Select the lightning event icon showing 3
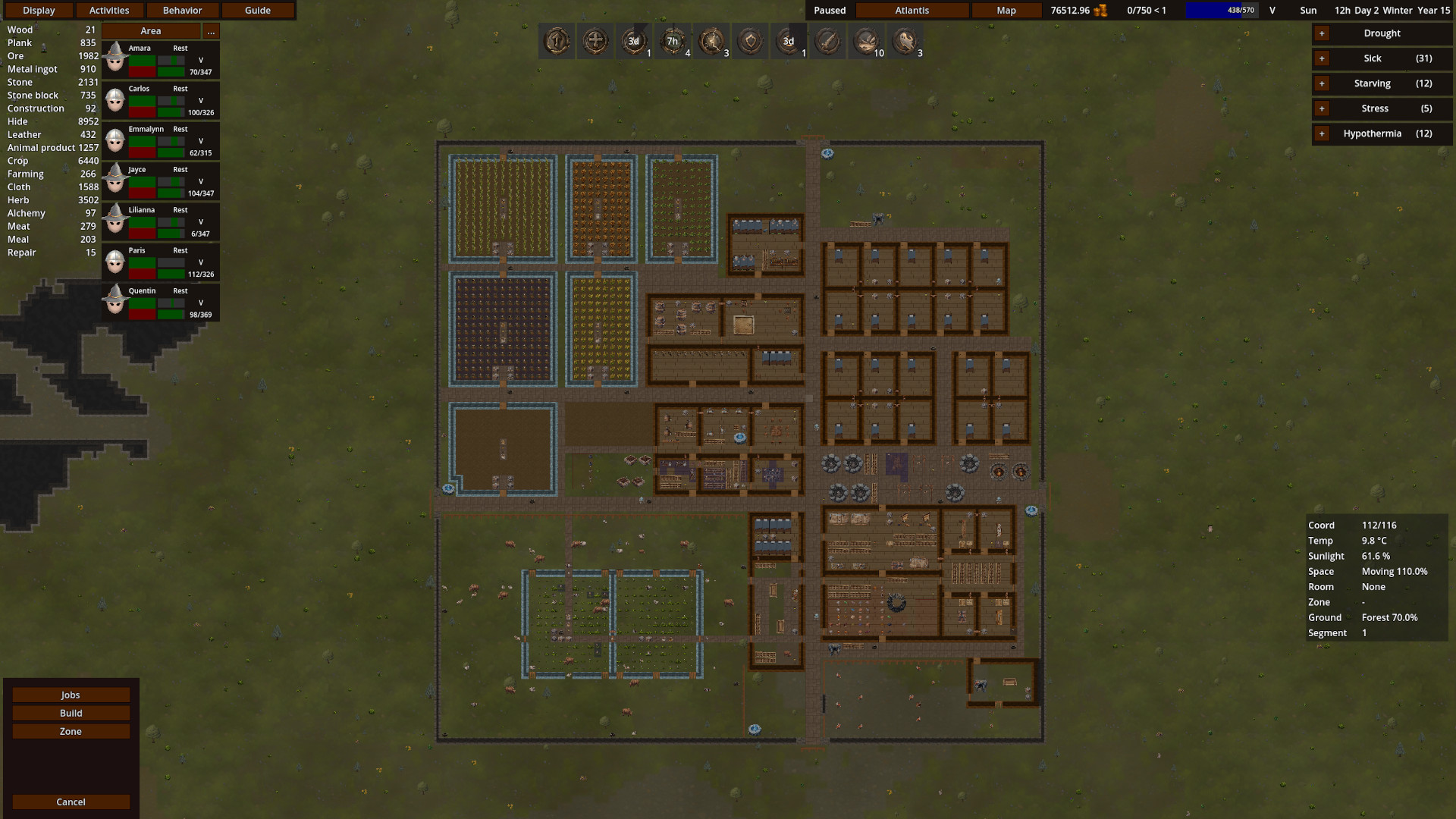Image resolution: width=1456 pixels, height=819 pixels. pyautogui.click(x=711, y=42)
